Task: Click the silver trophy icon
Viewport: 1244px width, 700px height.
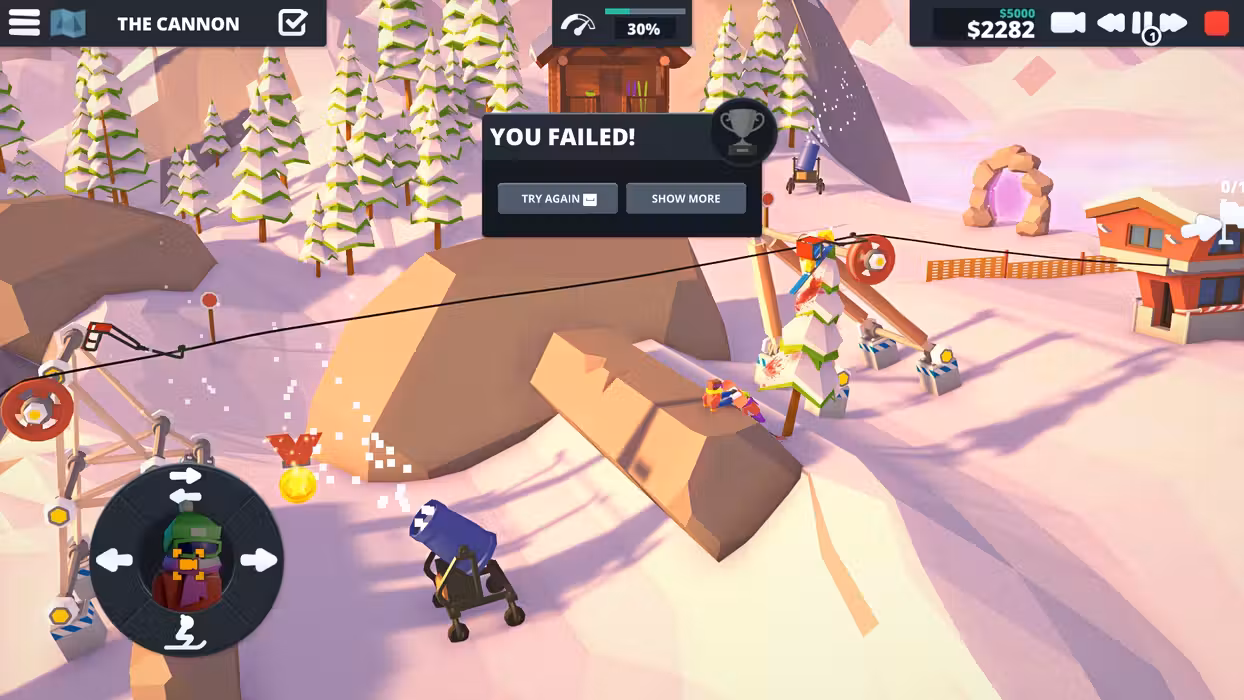Action: tap(742, 131)
